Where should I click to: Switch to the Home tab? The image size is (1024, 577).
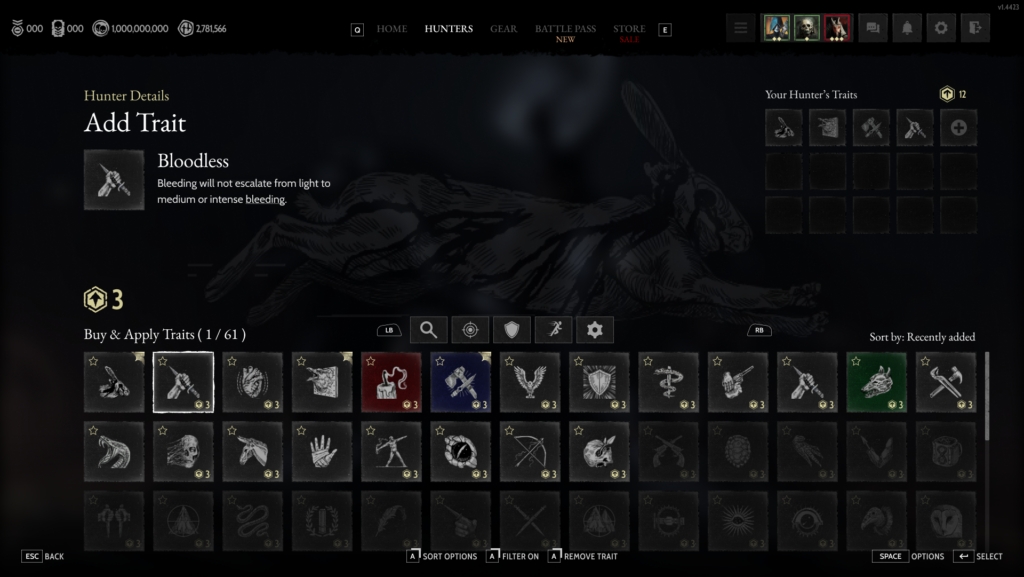click(x=391, y=29)
